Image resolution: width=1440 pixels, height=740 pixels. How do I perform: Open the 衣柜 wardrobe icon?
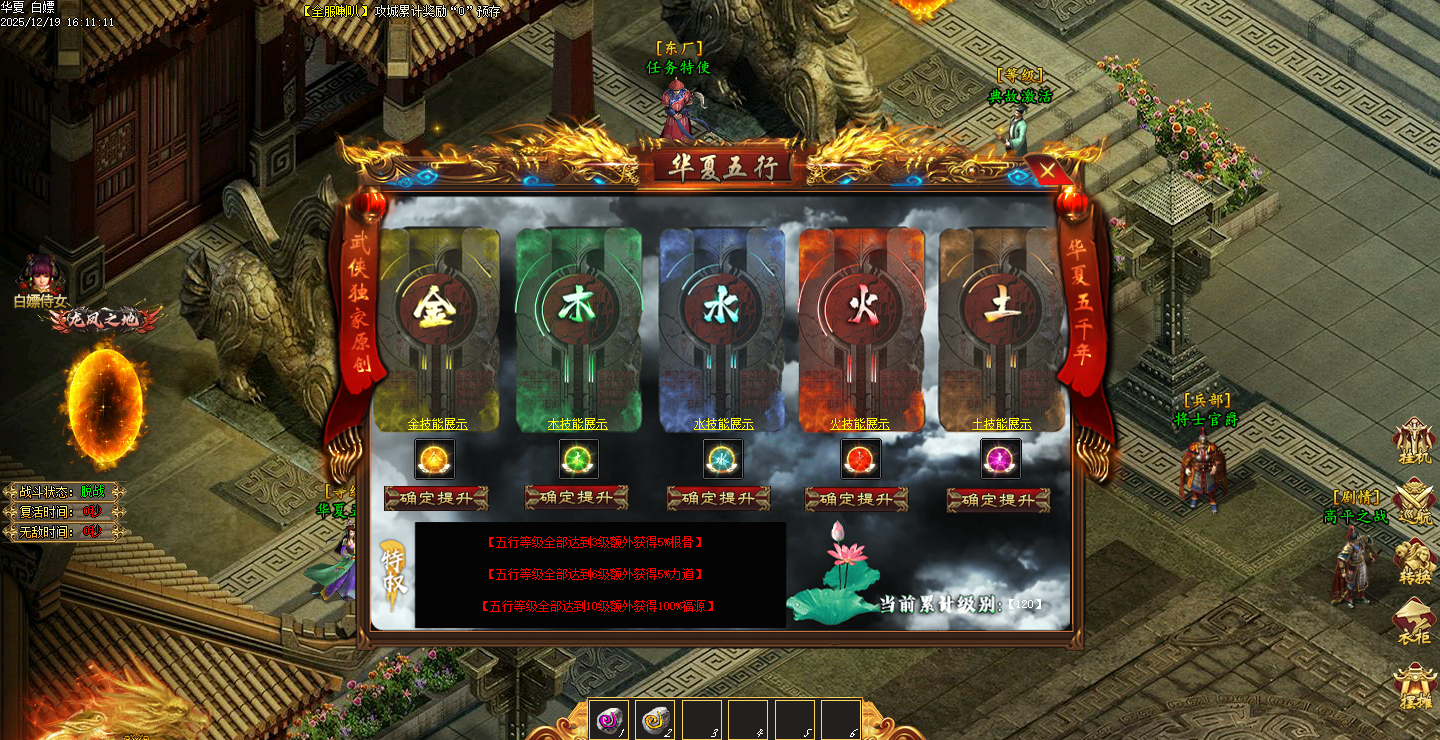coord(1415,622)
